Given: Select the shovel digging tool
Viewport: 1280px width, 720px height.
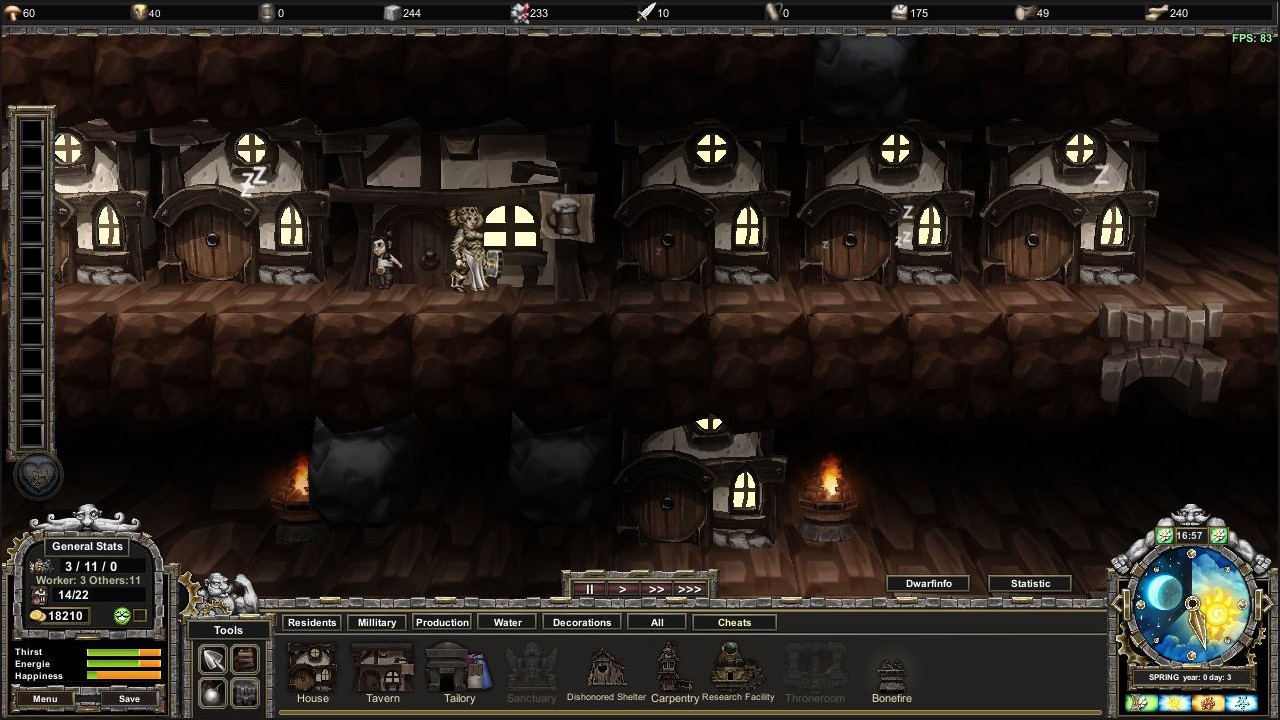Looking at the screenshot, I should (212, 659).
